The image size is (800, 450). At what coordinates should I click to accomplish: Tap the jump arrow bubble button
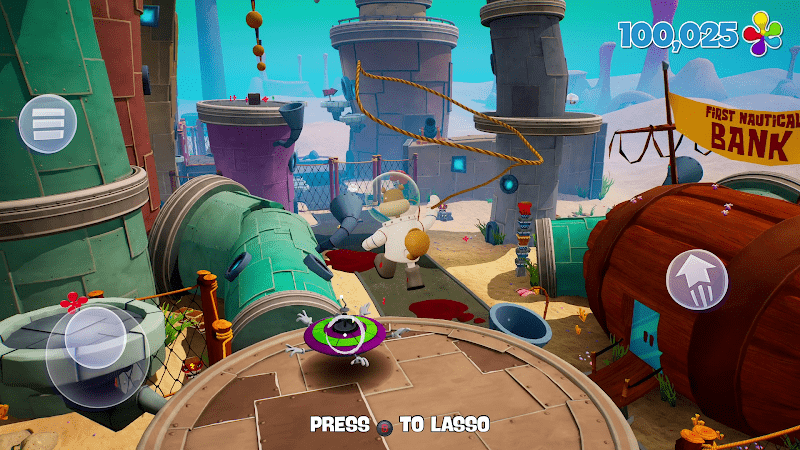[698, 278]
